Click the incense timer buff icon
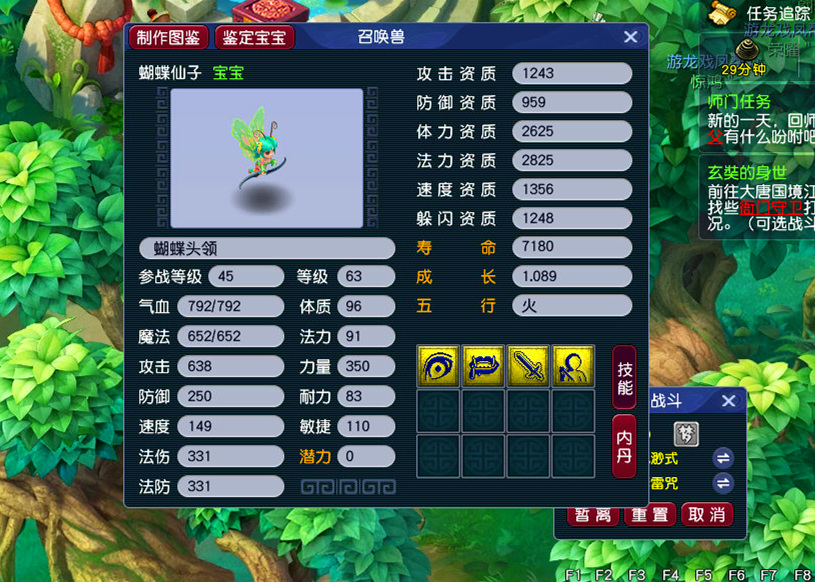Viewport: 815px width, 582px height. [x=743, y=52]
